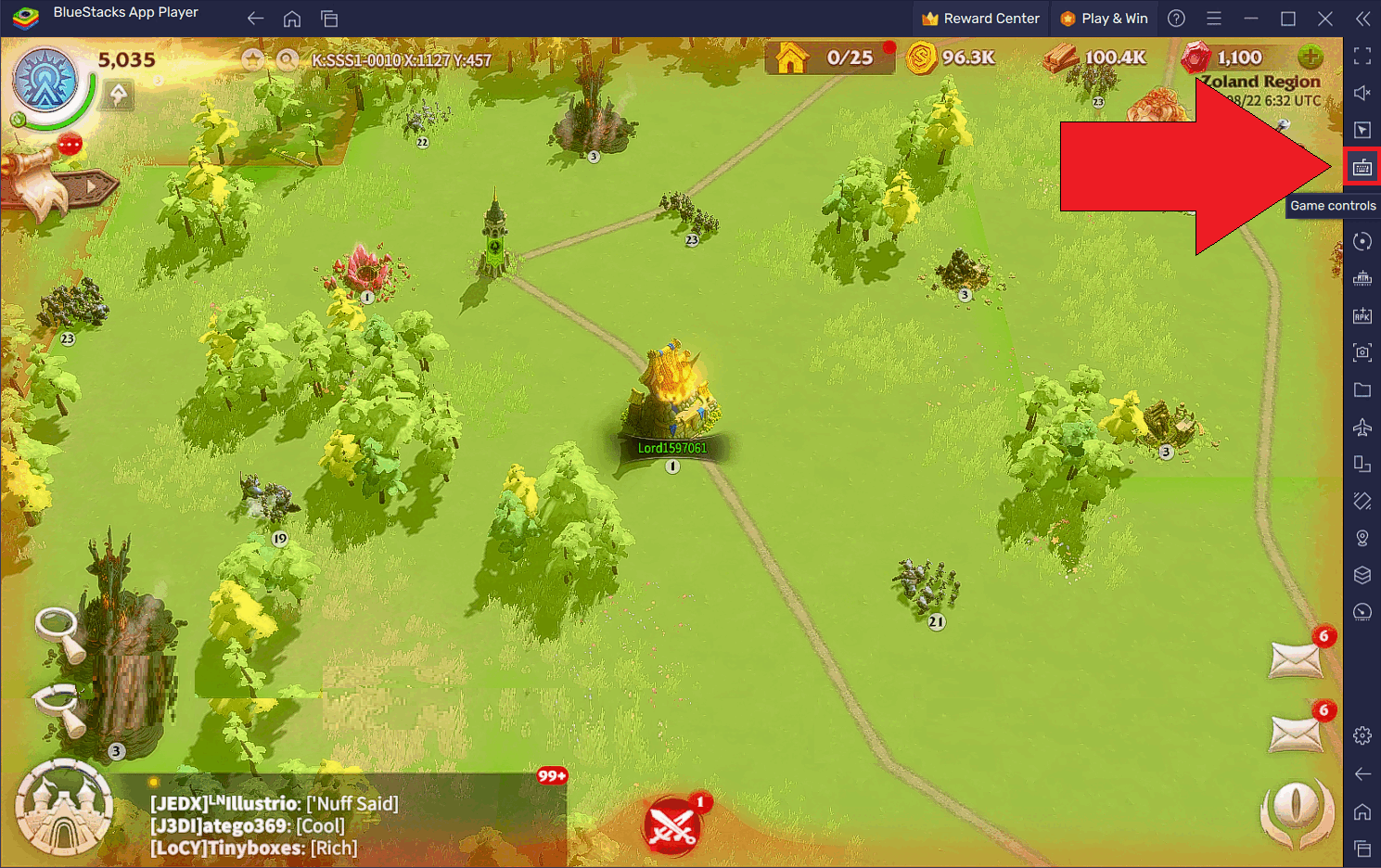The height and width of the screenshot is (868, 1381).
Task: Add gems with the green plus button
Action: [1311, 57]
